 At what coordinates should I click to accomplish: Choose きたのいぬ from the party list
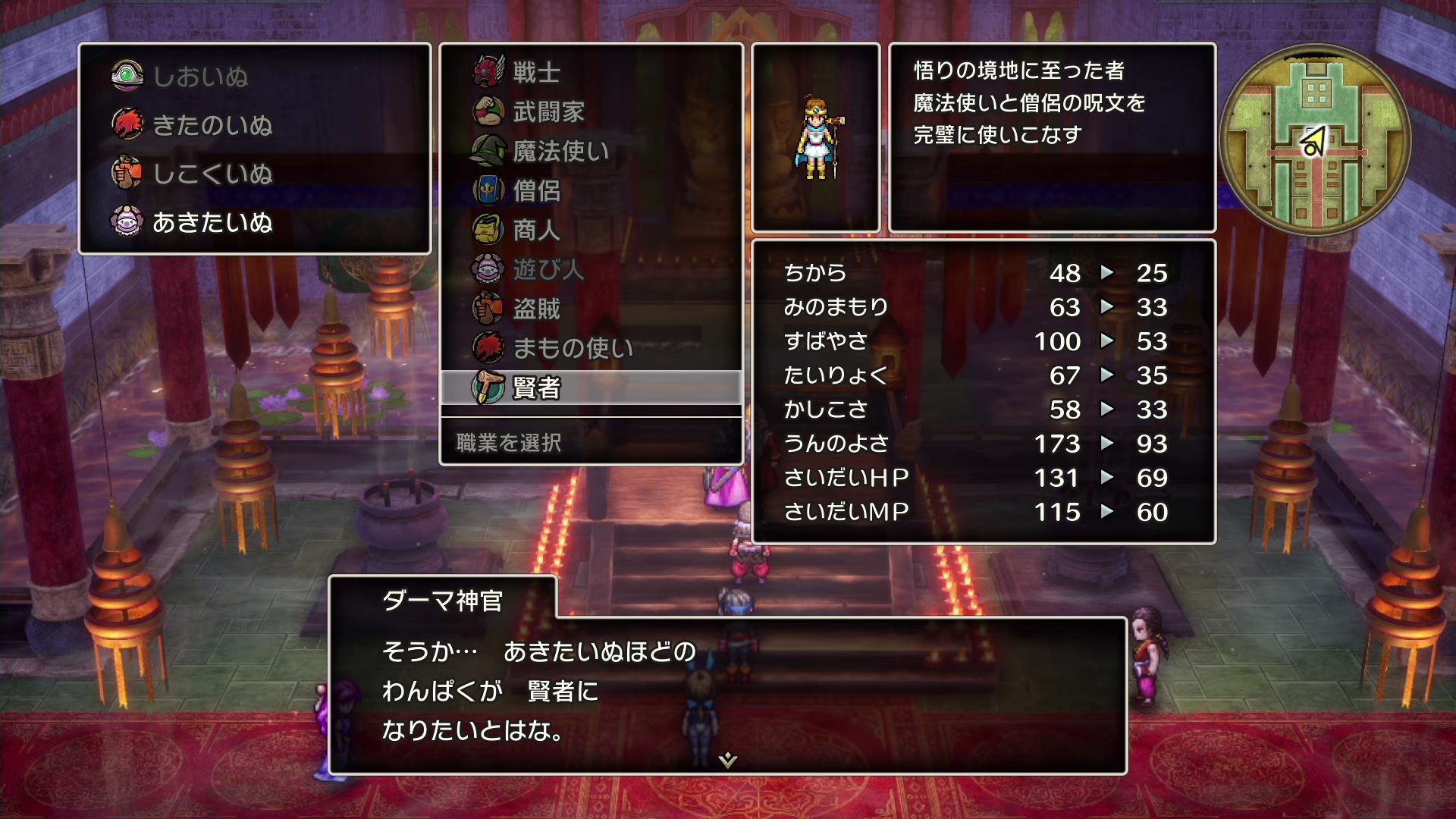[x=212, y=125]
